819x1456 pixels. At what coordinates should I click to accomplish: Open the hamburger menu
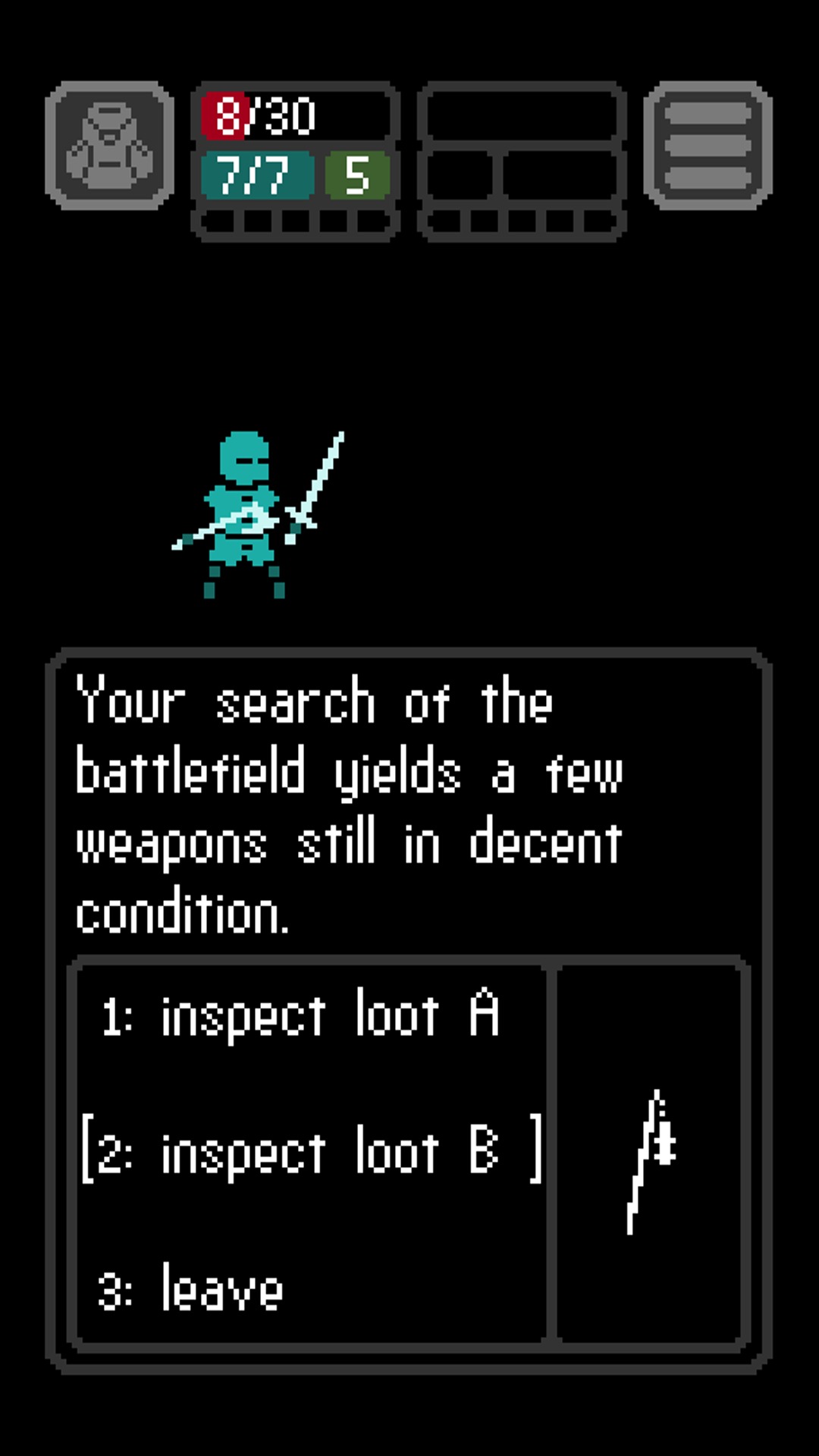click(x=708, y=146)
